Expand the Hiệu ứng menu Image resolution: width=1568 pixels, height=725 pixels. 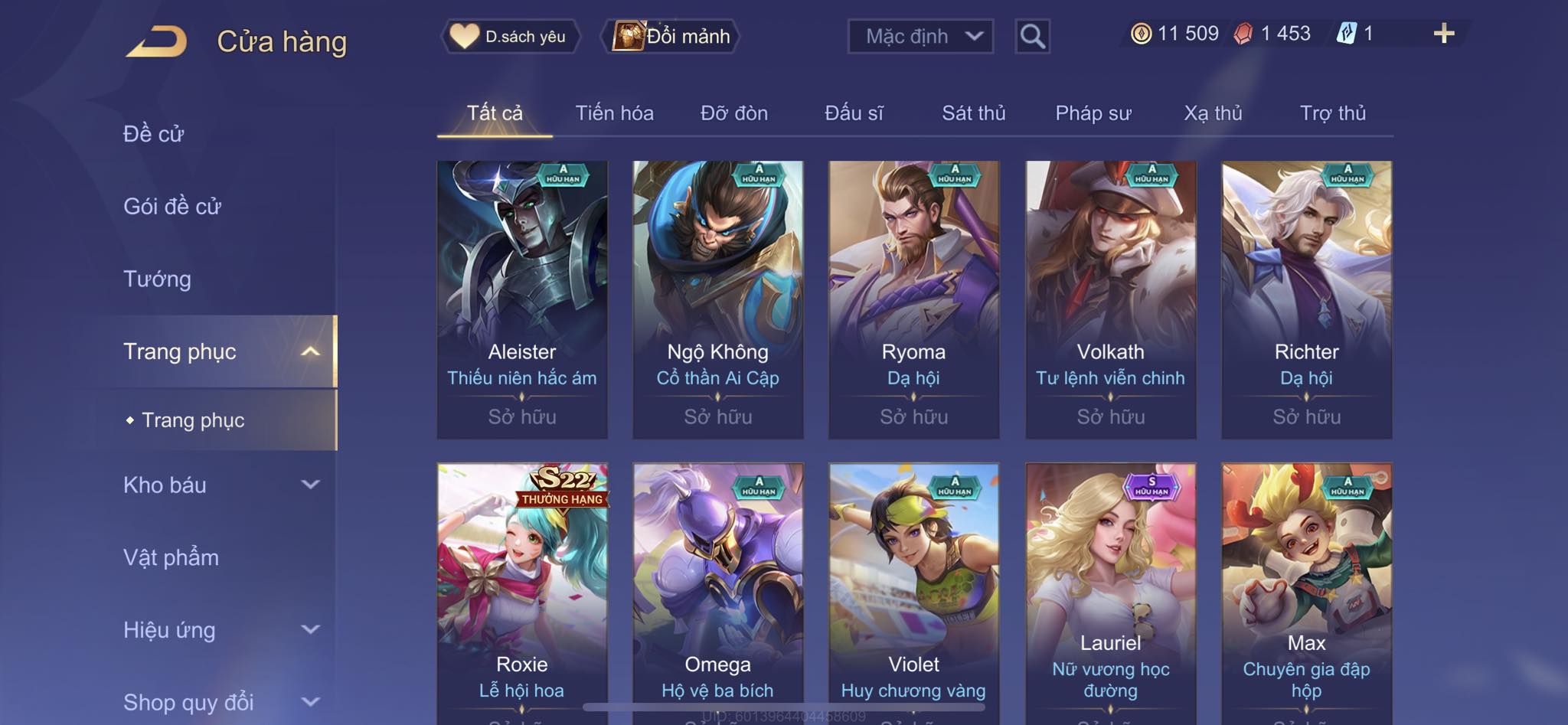pyautogui.click(x=220, y=630)
